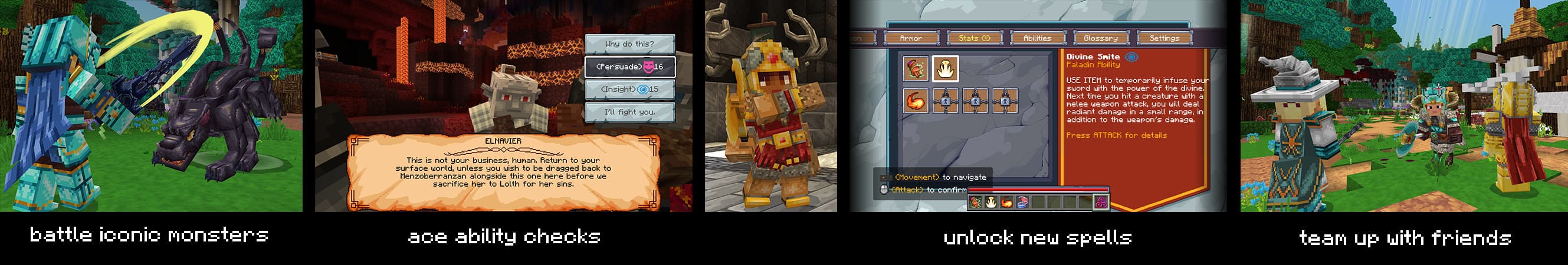Choose the fireball swirl ability in the grid
Image resolution: width=1568 pixels, height=265 pixels.
[916, 100]
